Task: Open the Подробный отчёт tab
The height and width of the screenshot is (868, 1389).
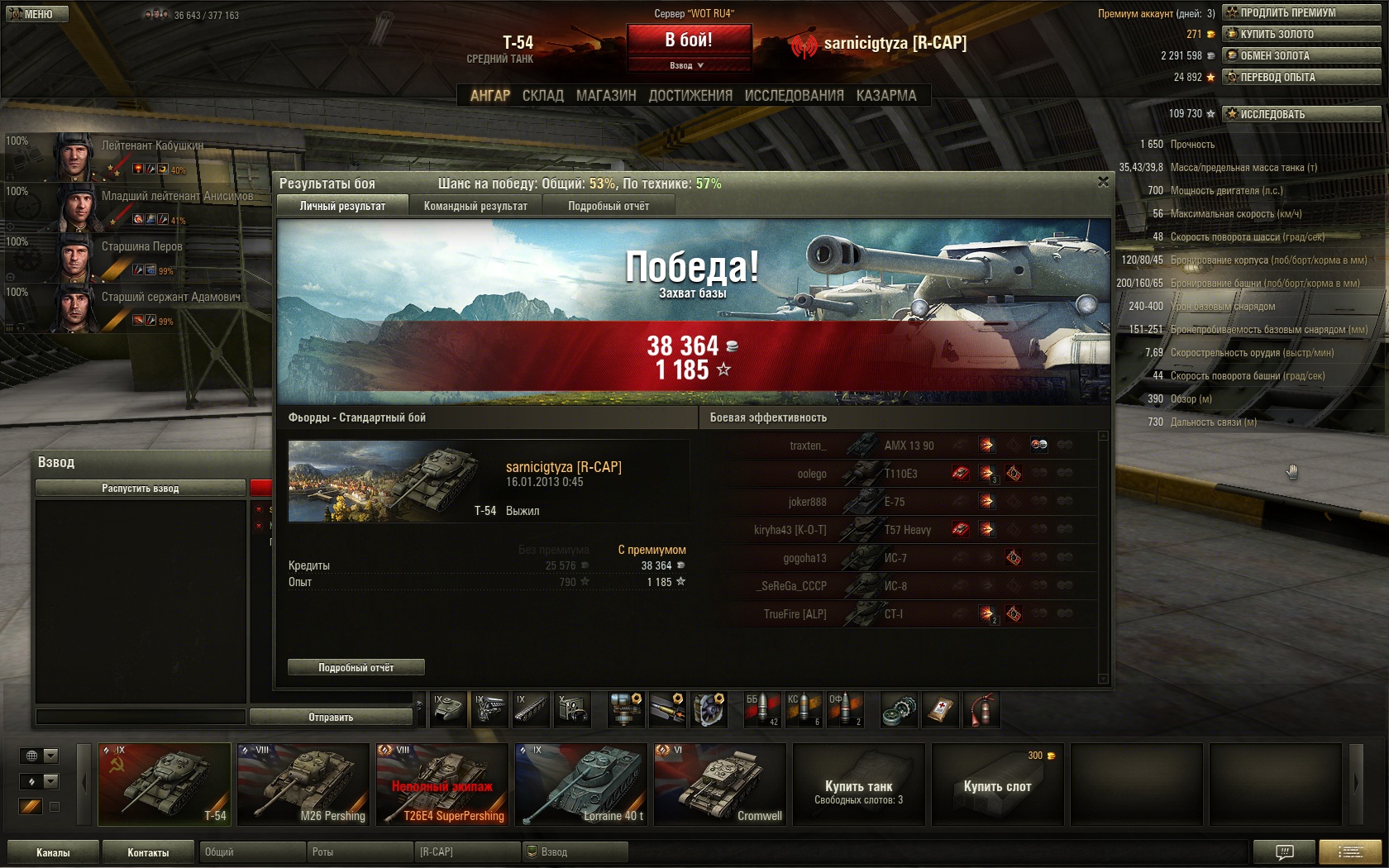Action: pos(609,206)
